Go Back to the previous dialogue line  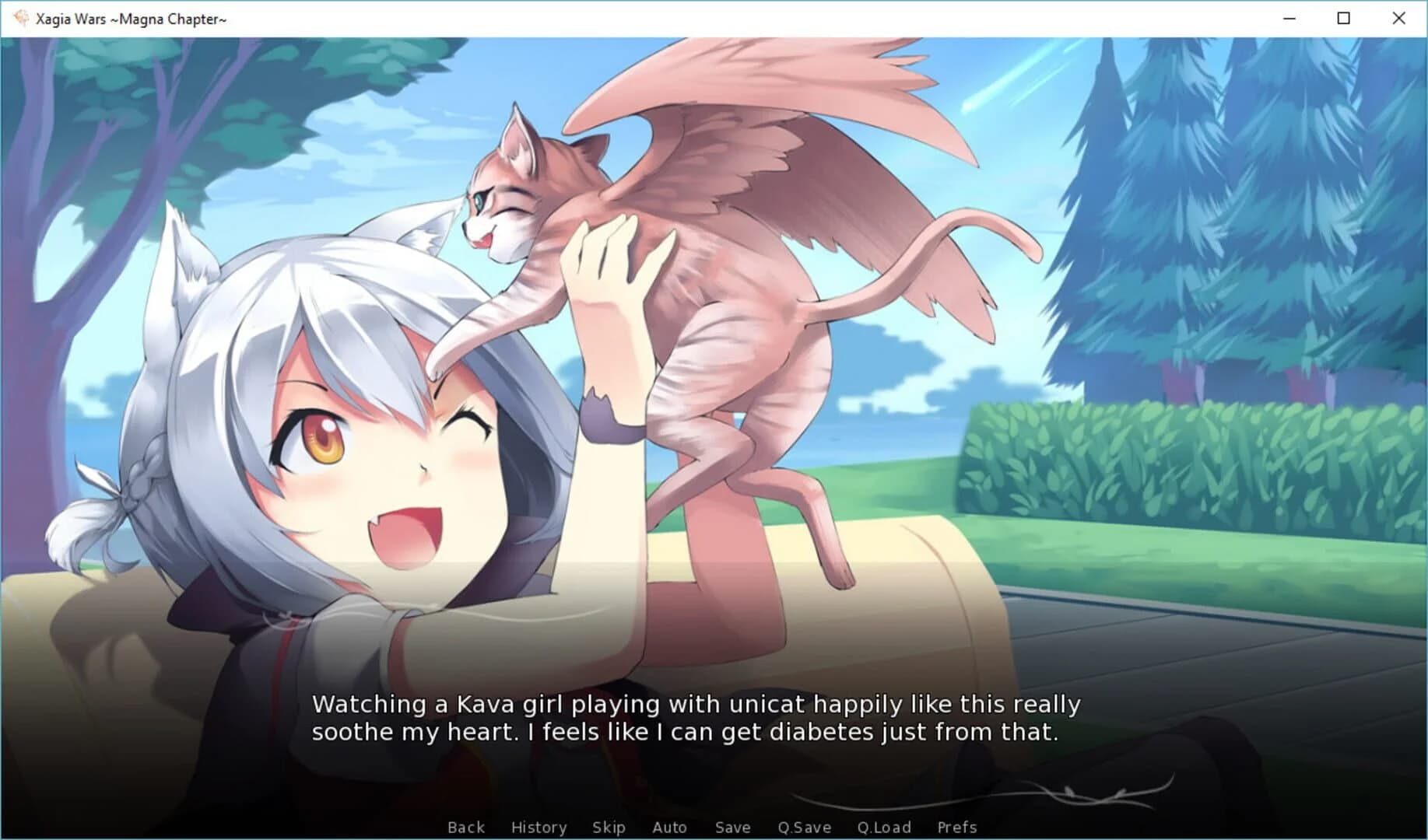tap(465, 827)
